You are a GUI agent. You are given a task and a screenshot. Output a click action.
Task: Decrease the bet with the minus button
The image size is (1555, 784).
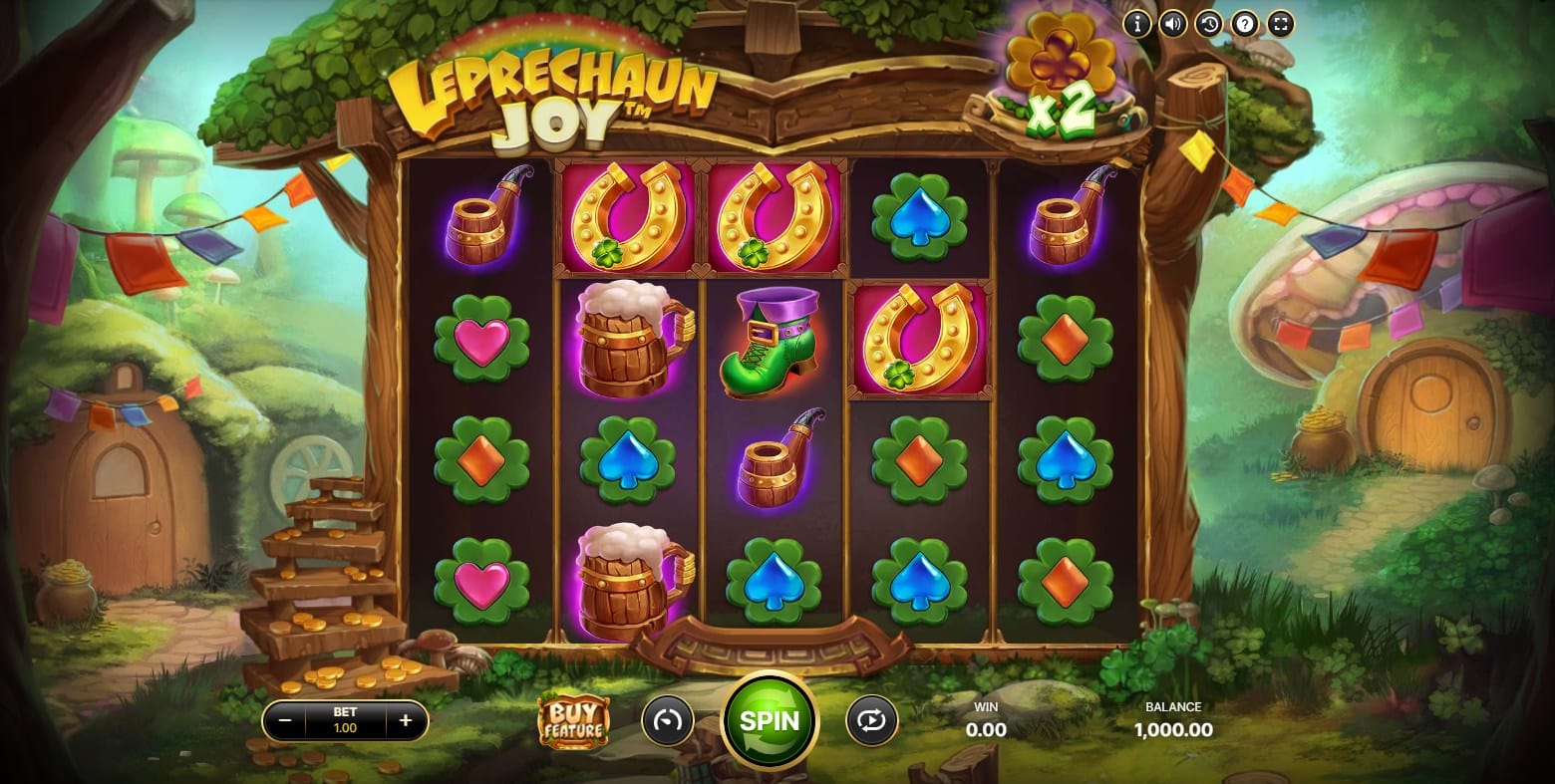(x=286, y=721)
